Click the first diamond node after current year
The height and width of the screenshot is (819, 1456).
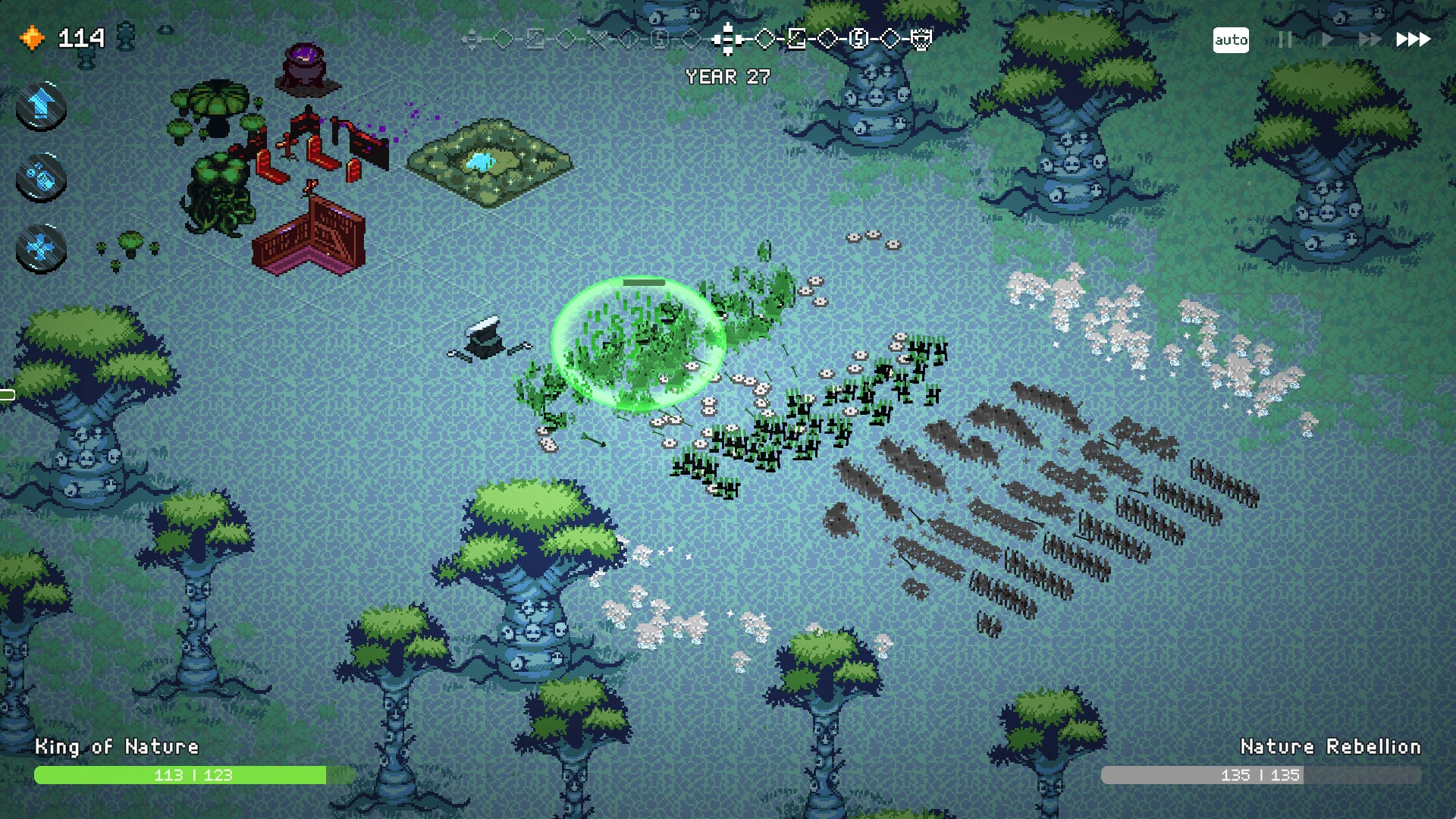pyautogui.click(x=764, y=39)
